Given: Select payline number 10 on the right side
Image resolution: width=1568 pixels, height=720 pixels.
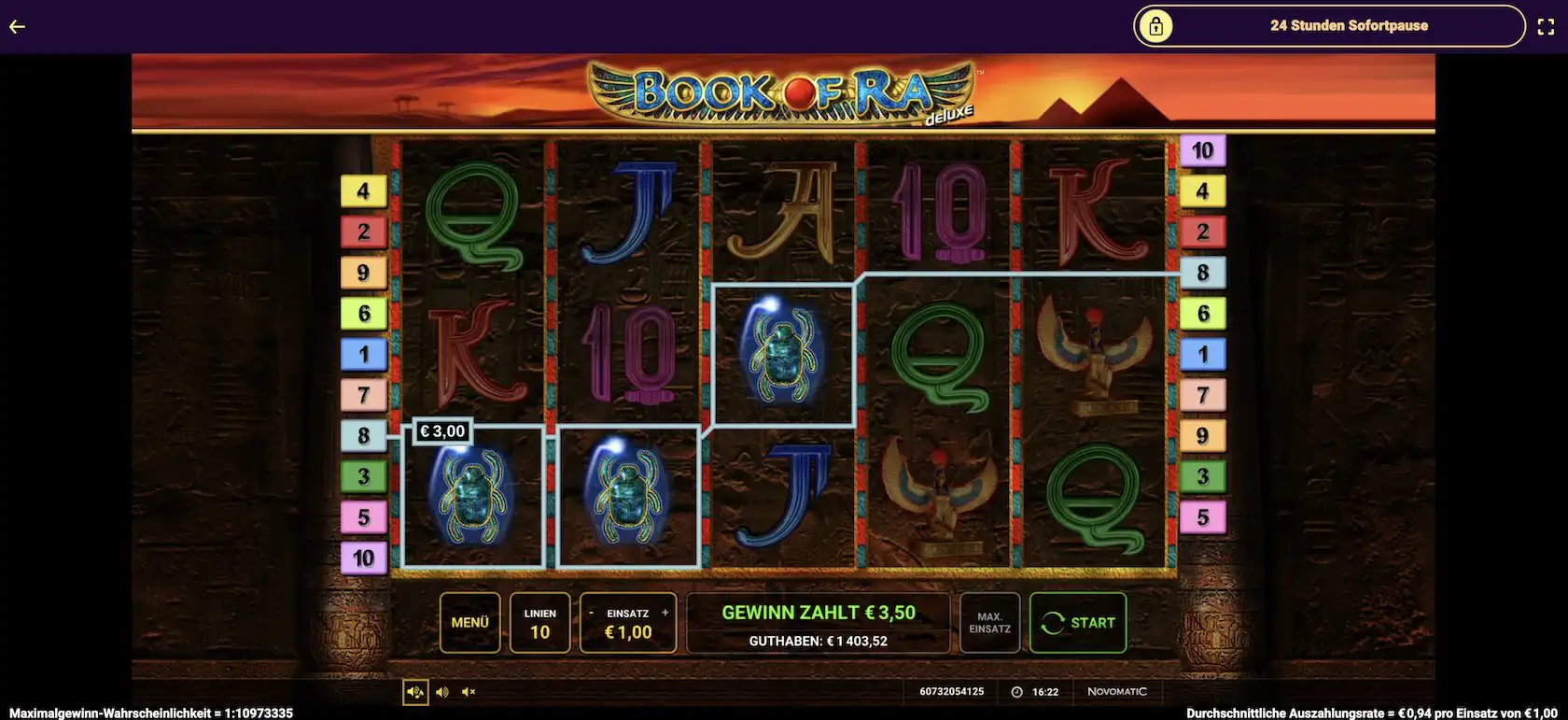Looking at the screenshot, I should pos(1203,148).
